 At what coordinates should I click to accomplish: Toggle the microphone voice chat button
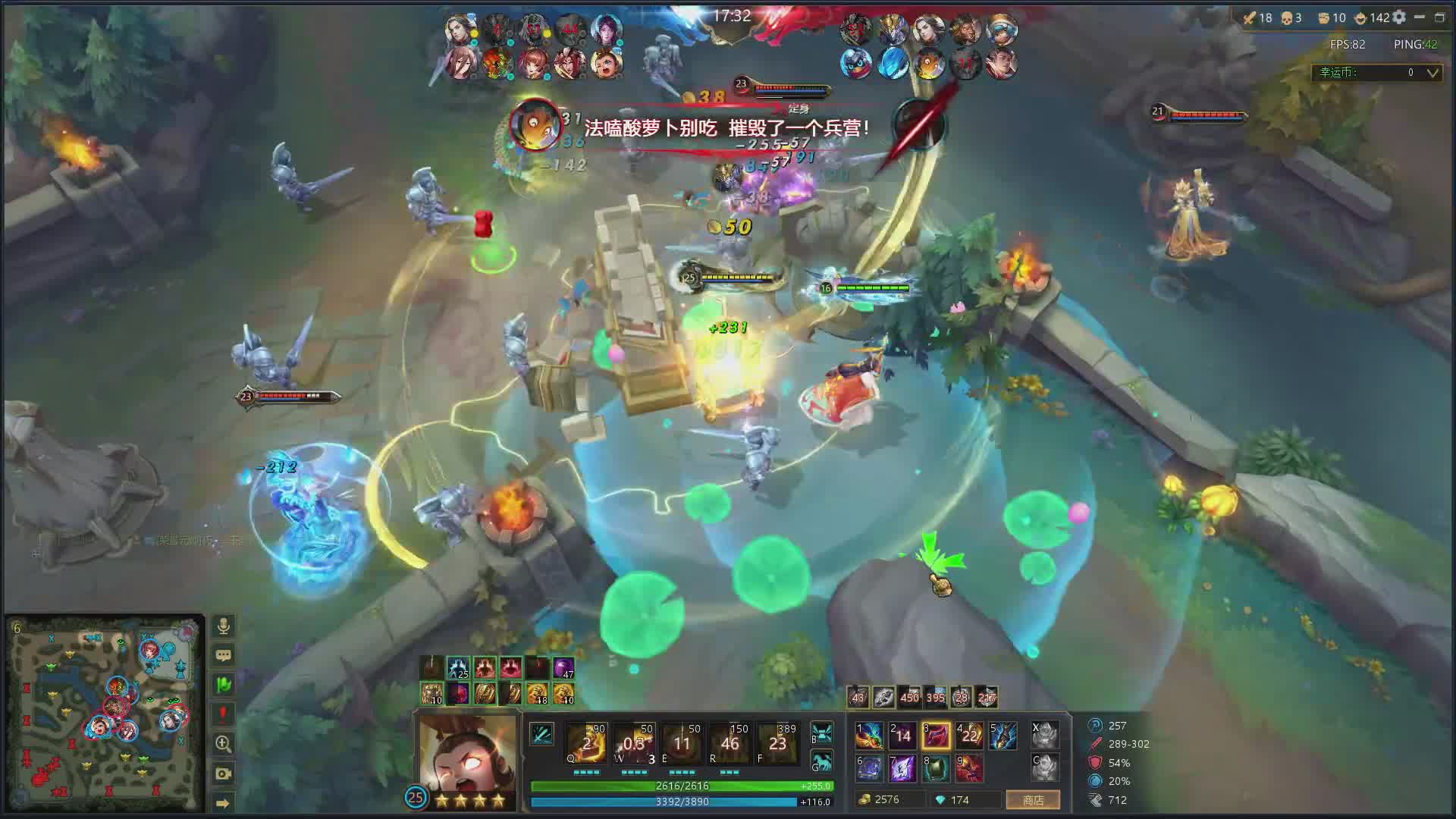pyautogui.click(x=223, y=626)
